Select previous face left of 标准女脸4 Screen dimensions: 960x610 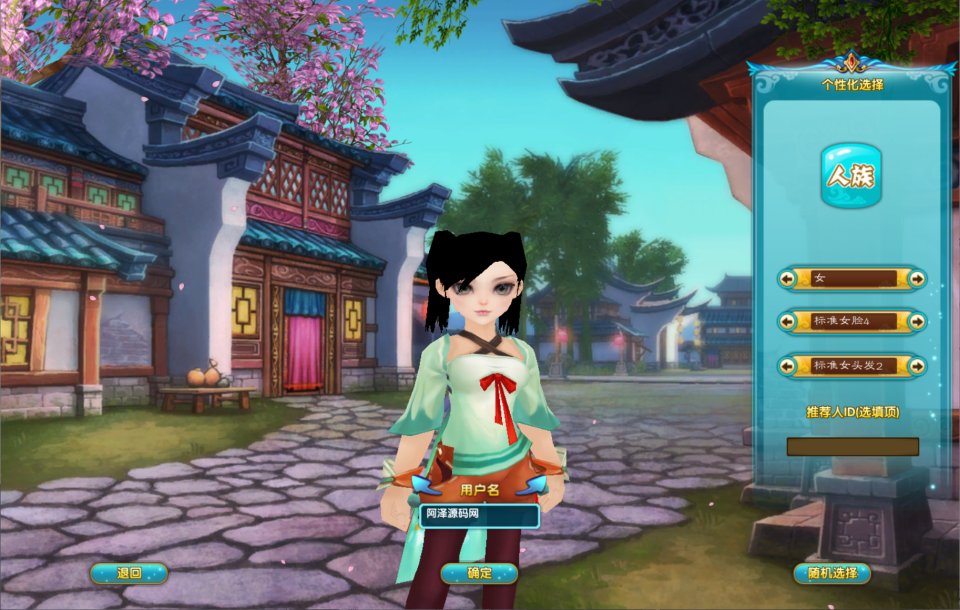click(x=788, y=322)
